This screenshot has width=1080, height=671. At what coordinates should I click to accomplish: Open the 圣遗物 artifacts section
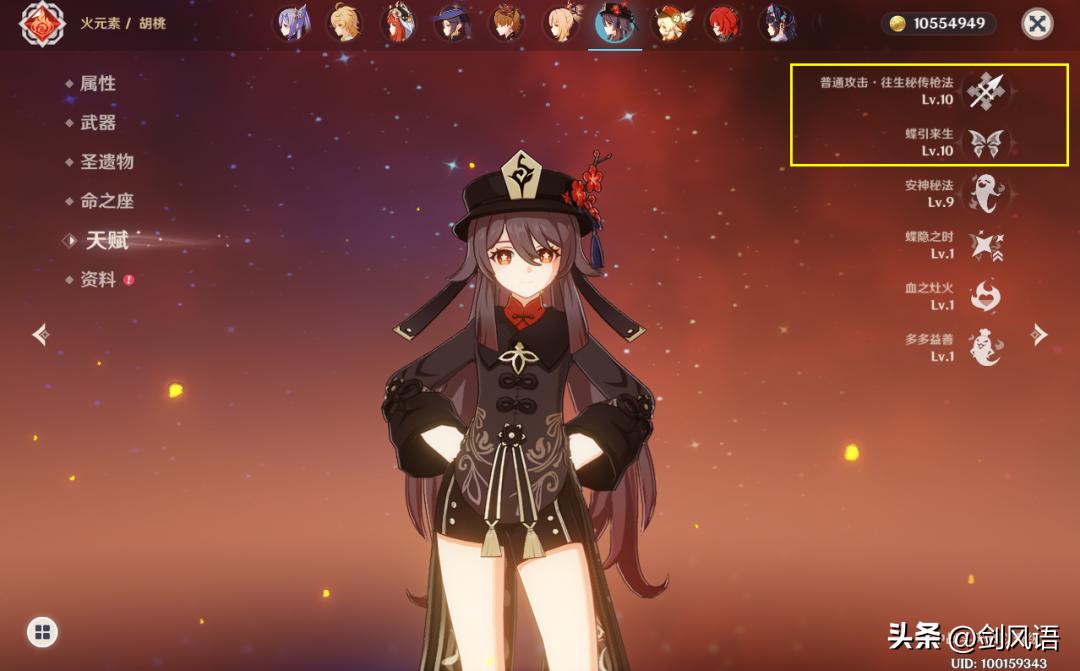106,162
